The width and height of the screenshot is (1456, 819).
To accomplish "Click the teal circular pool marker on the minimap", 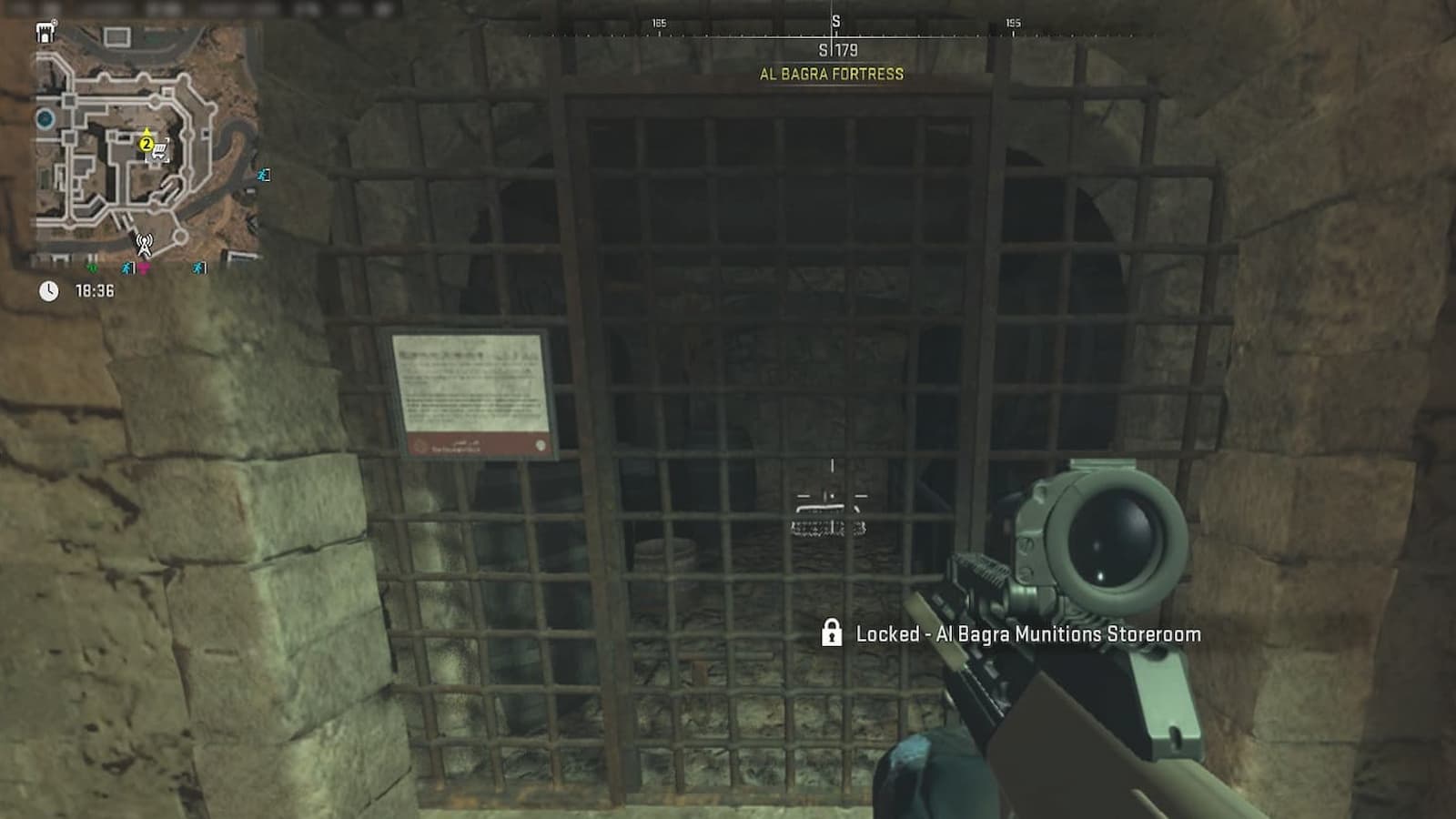I will tap(45, 117).
